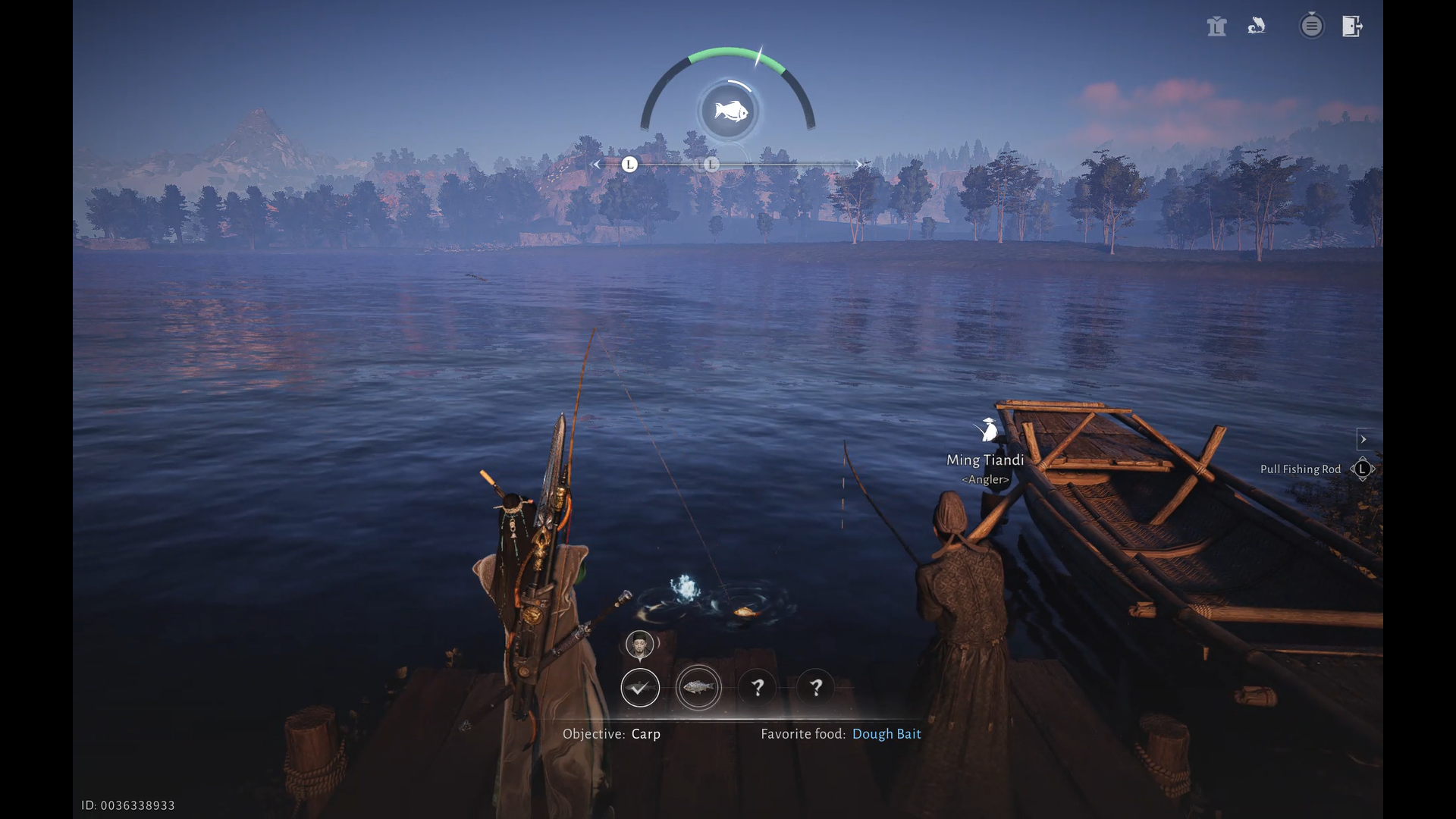Select the completed fish with checkmark
1456x819 pixels.
(x=640, y=688)
